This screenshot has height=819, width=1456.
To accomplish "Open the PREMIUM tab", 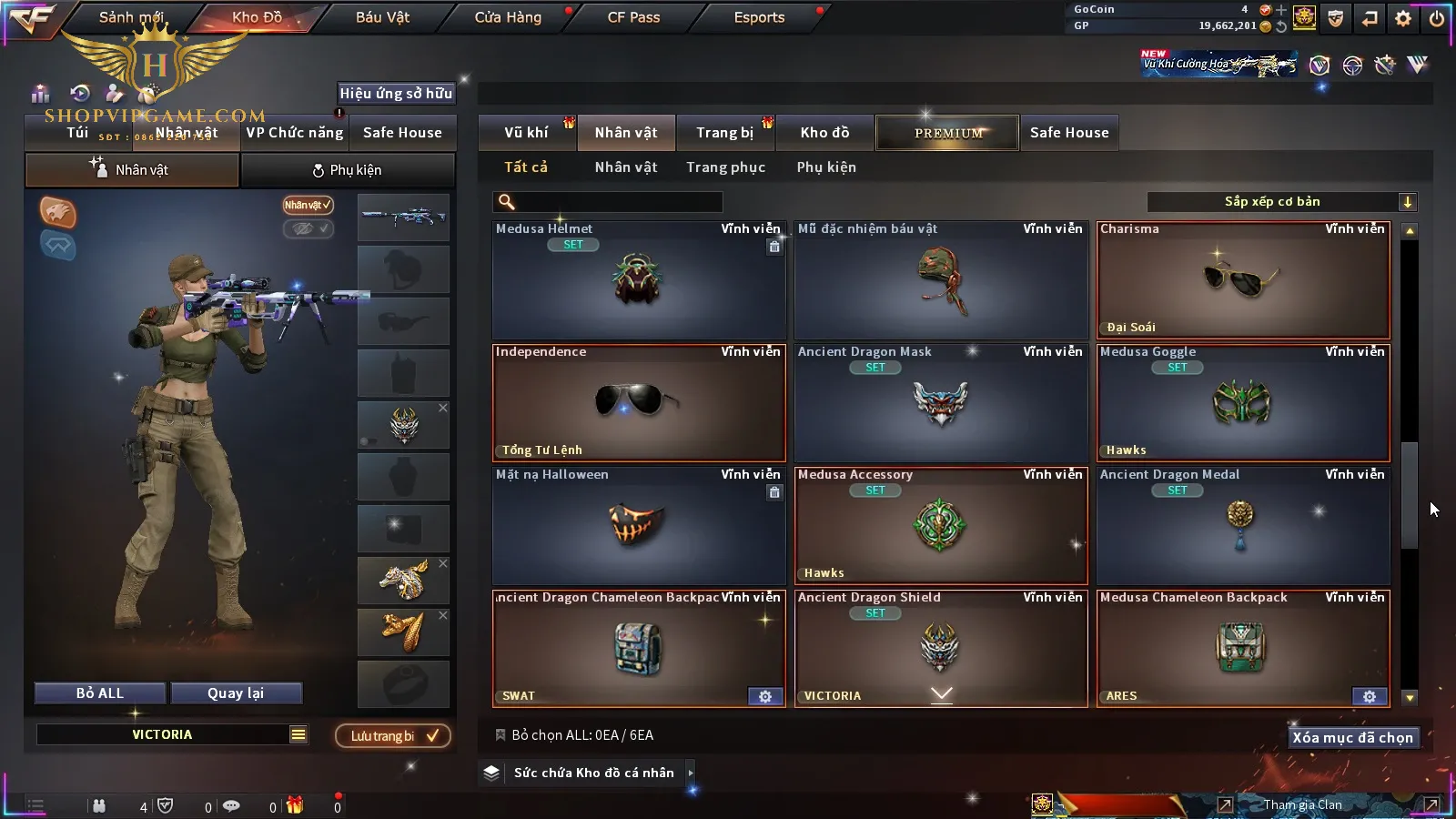I will pyautogui.click(x=948, y=133).
